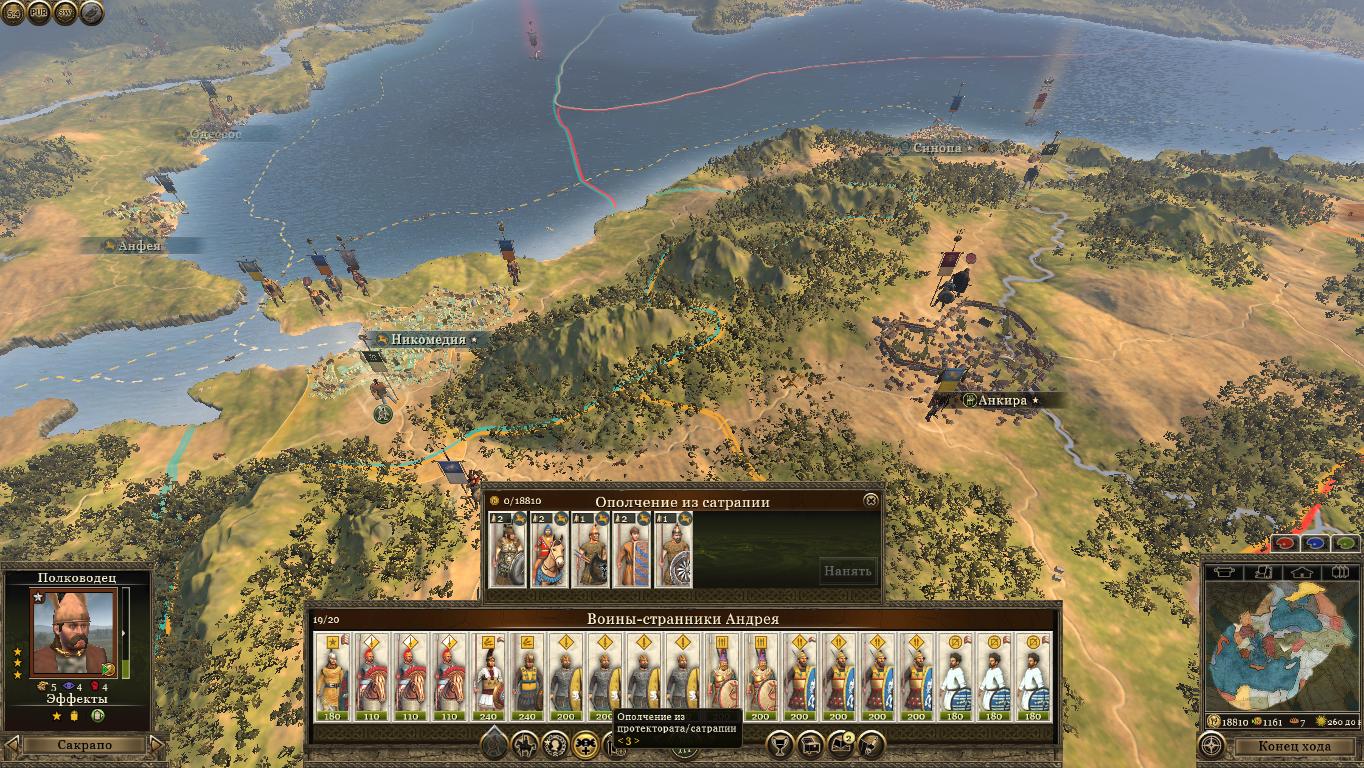End the turn with Конец хода
1364x768 pixels.
point(1294,746)
